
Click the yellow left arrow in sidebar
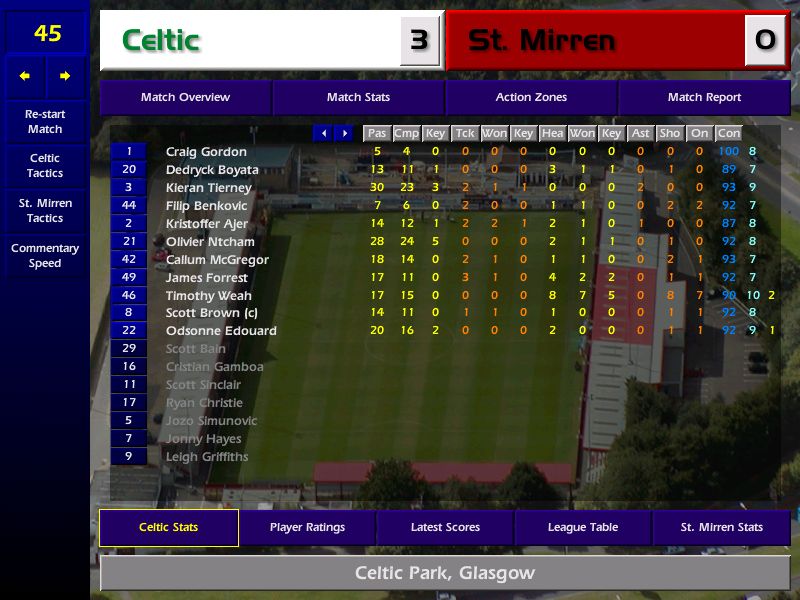point(25,76)
